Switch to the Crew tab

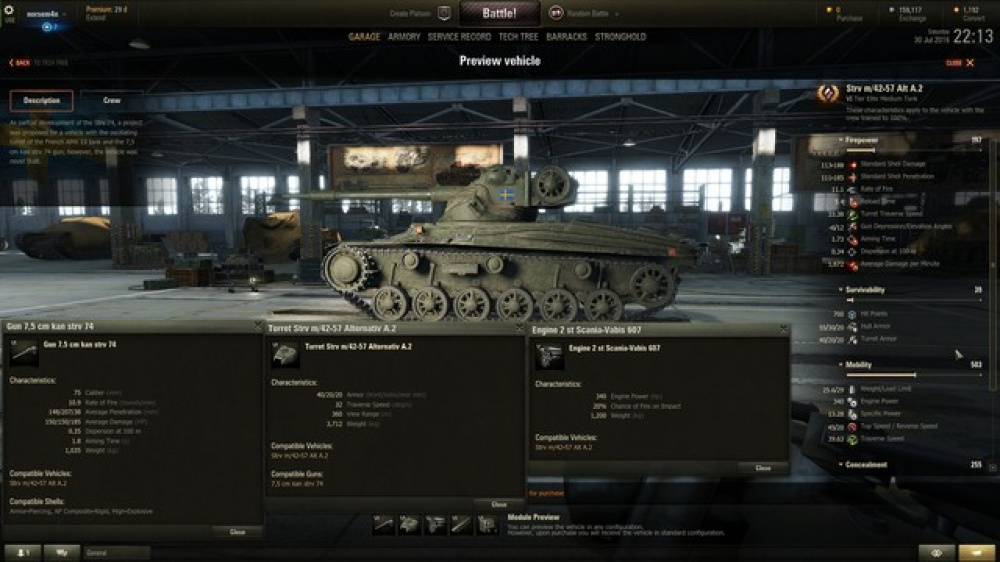112,101
